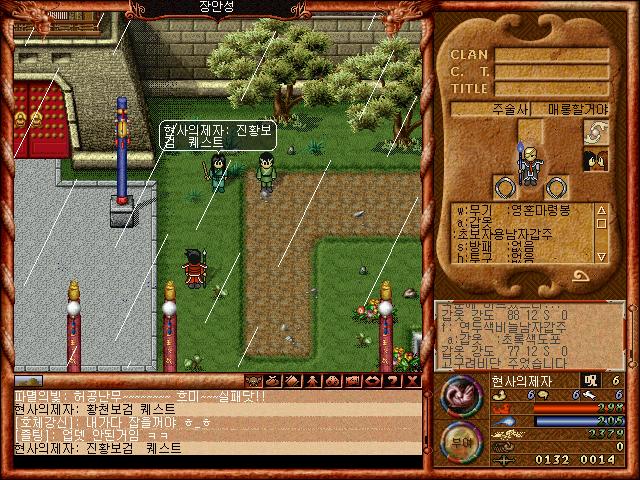Click the equipment list's down arrow

tap(601, 257)
